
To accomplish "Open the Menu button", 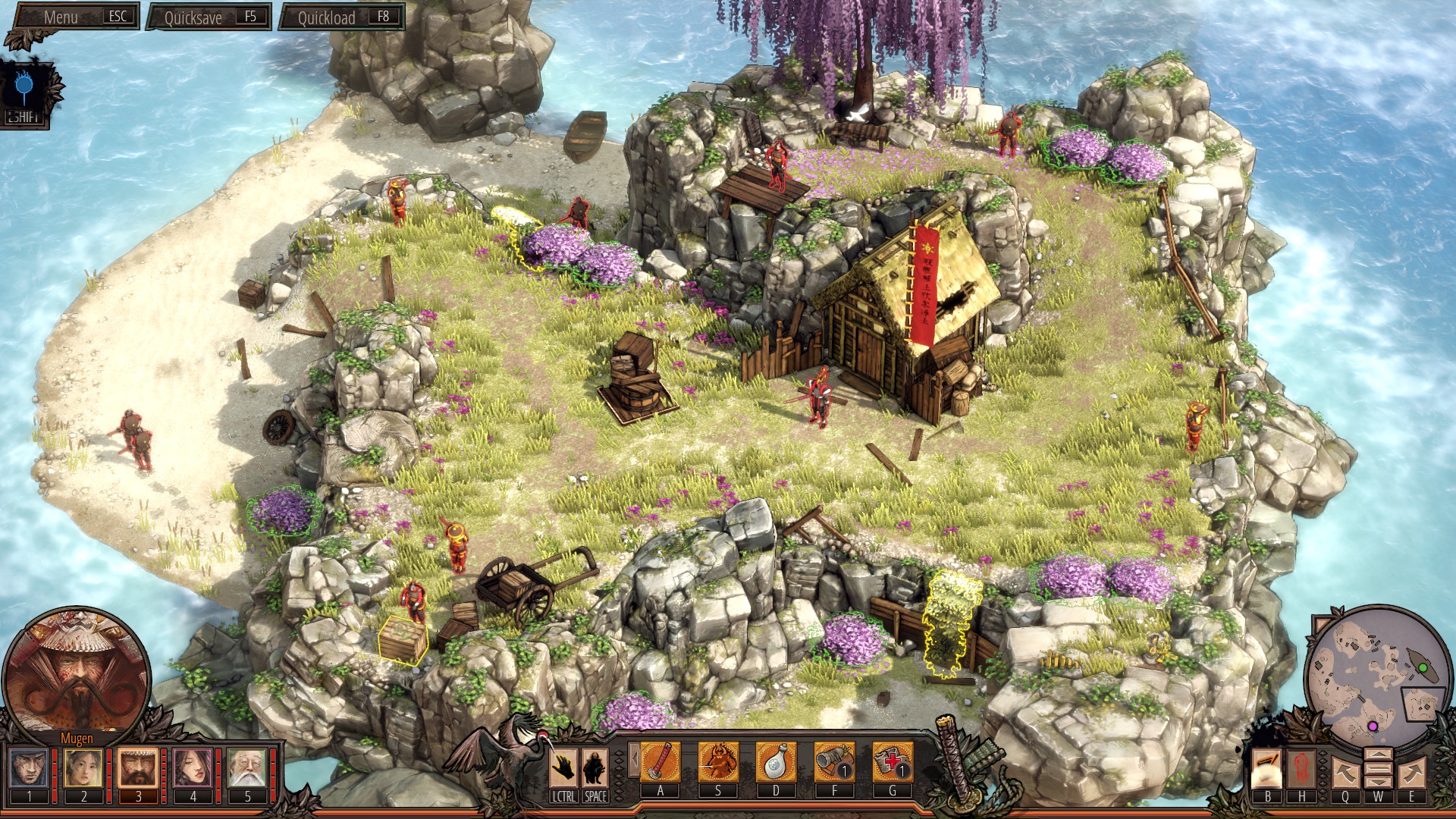I will (x=73, y=17).
